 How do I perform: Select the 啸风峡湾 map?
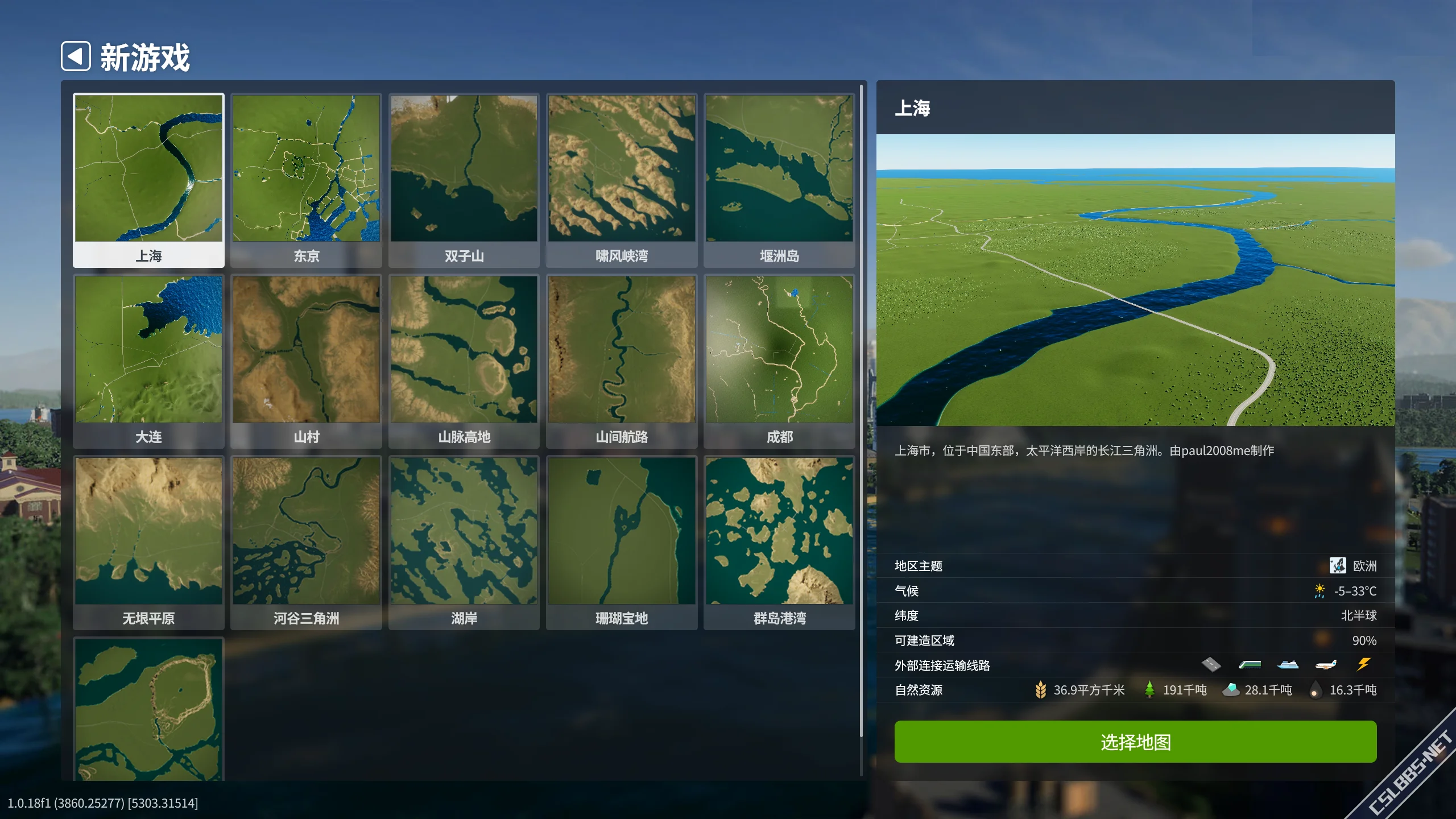[x=621, y=180]
